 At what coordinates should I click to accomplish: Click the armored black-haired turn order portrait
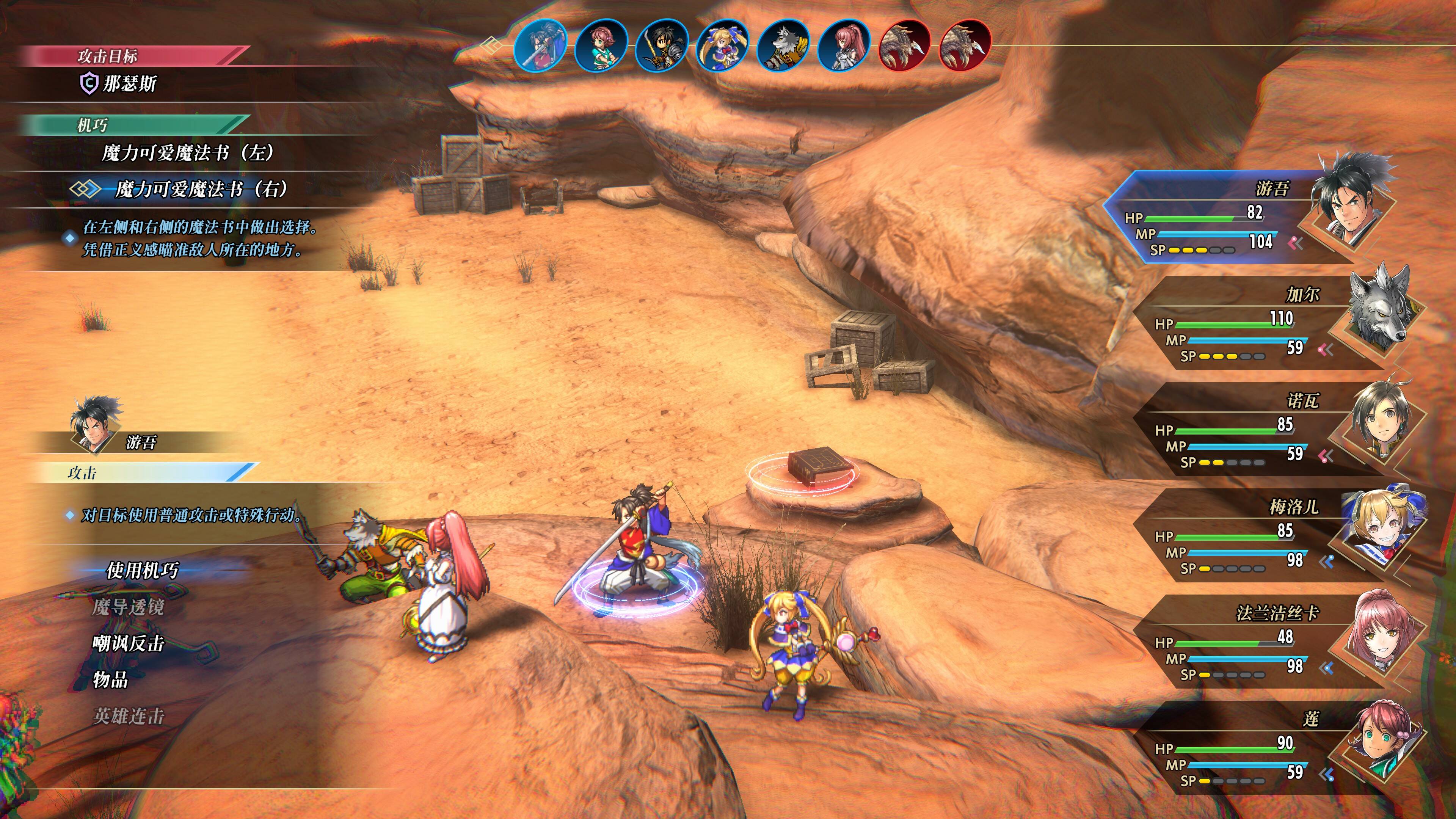(x=661, y=45)
